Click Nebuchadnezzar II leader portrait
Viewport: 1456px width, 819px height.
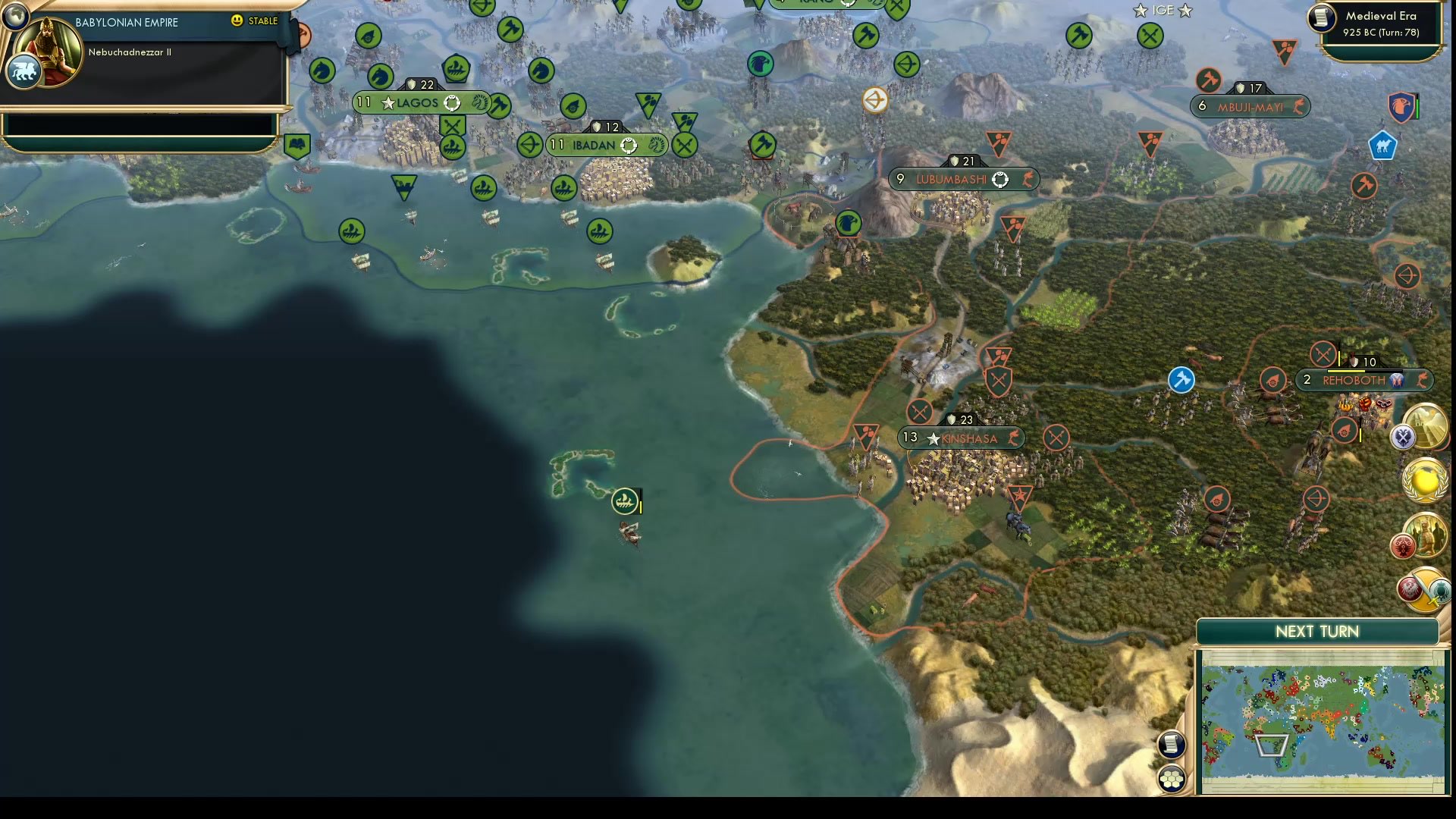tap(47, 53)
